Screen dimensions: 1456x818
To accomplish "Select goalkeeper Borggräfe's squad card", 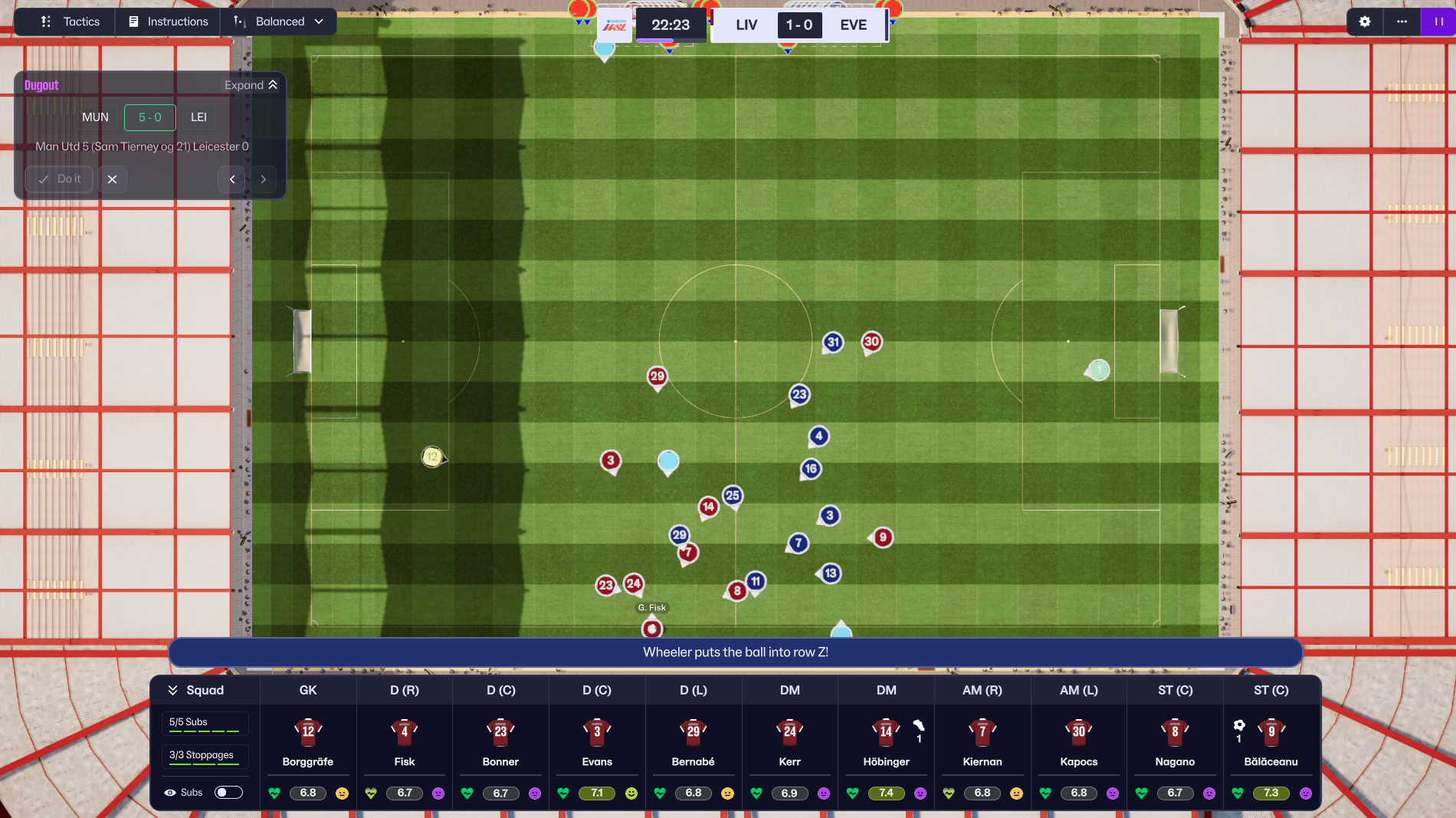I will [308, 742].
